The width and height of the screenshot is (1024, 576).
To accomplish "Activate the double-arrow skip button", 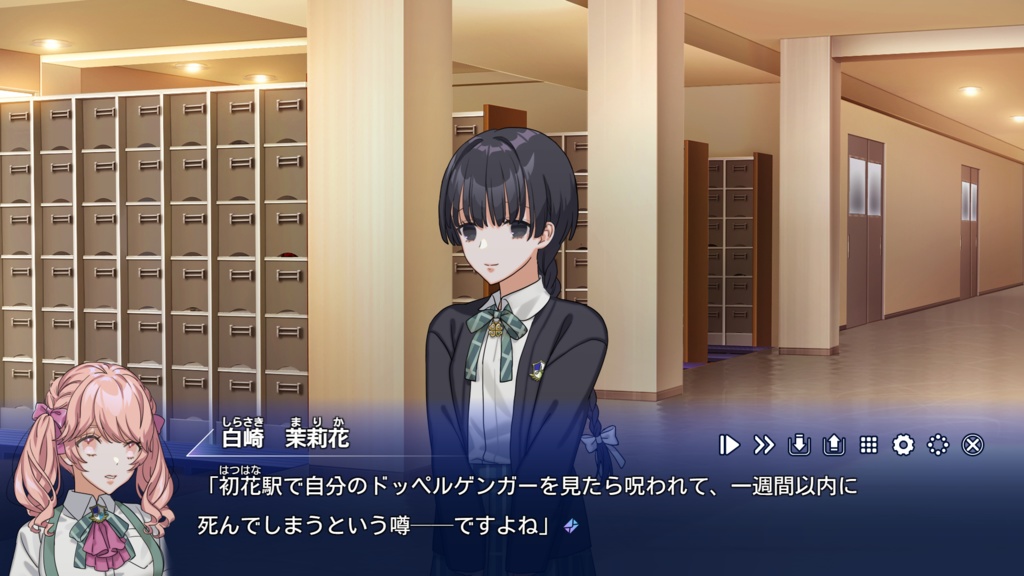I will (x=764, y=445).
